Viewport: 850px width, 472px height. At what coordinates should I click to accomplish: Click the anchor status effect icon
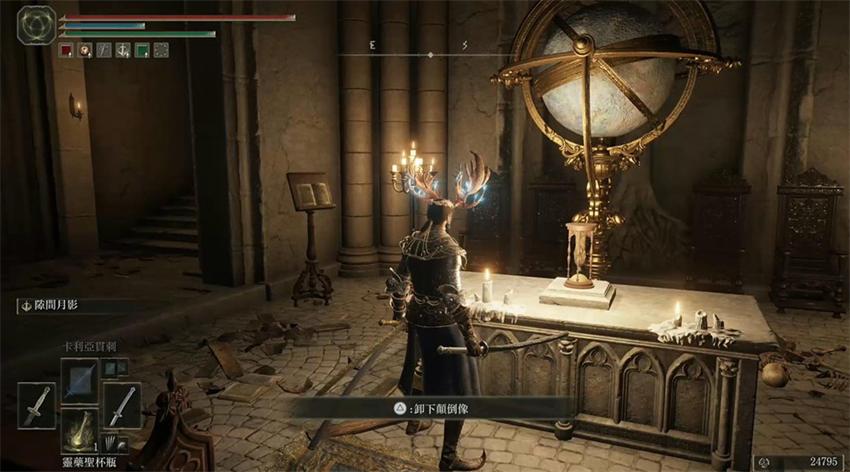[122, 49]
